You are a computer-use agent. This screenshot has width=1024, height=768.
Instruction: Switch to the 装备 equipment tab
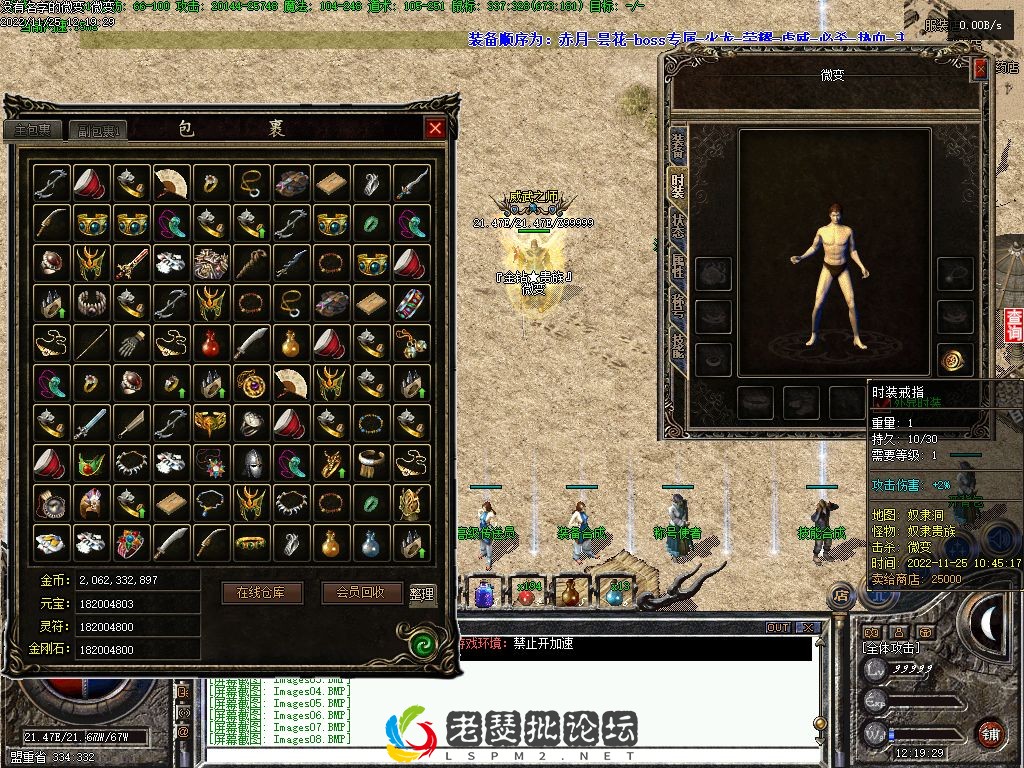tap(678, 145)
